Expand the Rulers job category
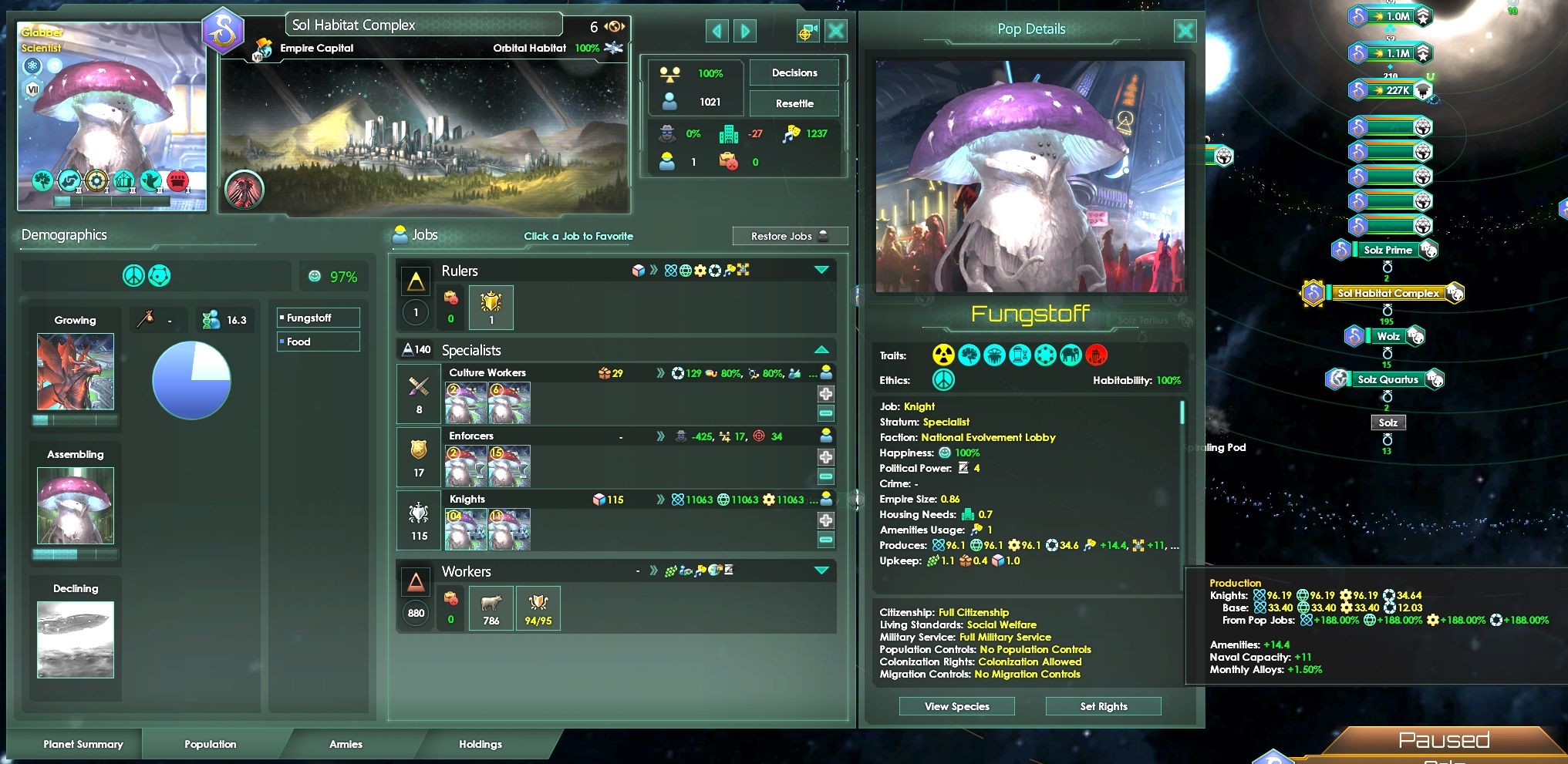This screenshot has height=764, width=1568. tap(821, 271)
